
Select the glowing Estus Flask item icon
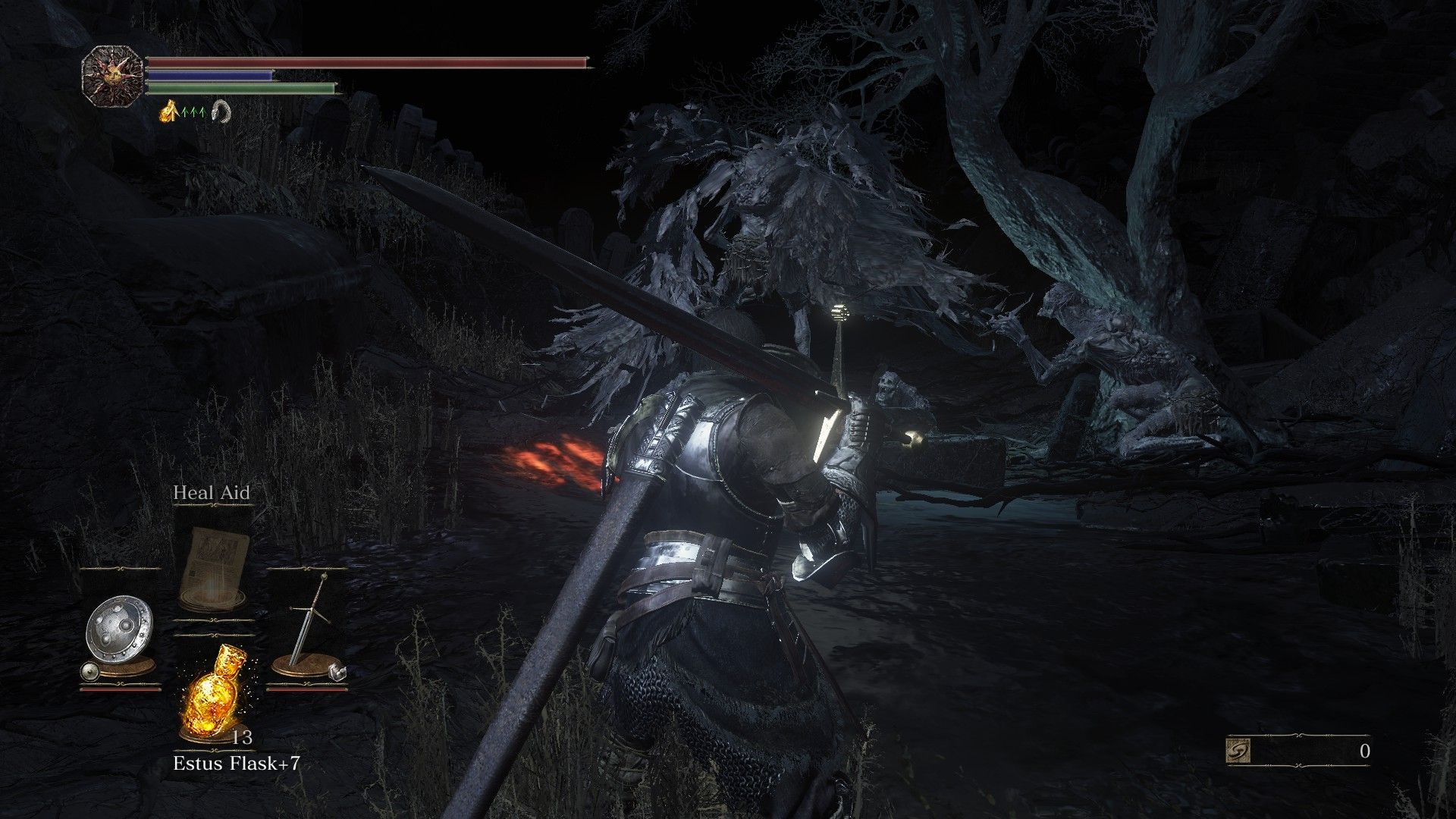tap(215, 693)
